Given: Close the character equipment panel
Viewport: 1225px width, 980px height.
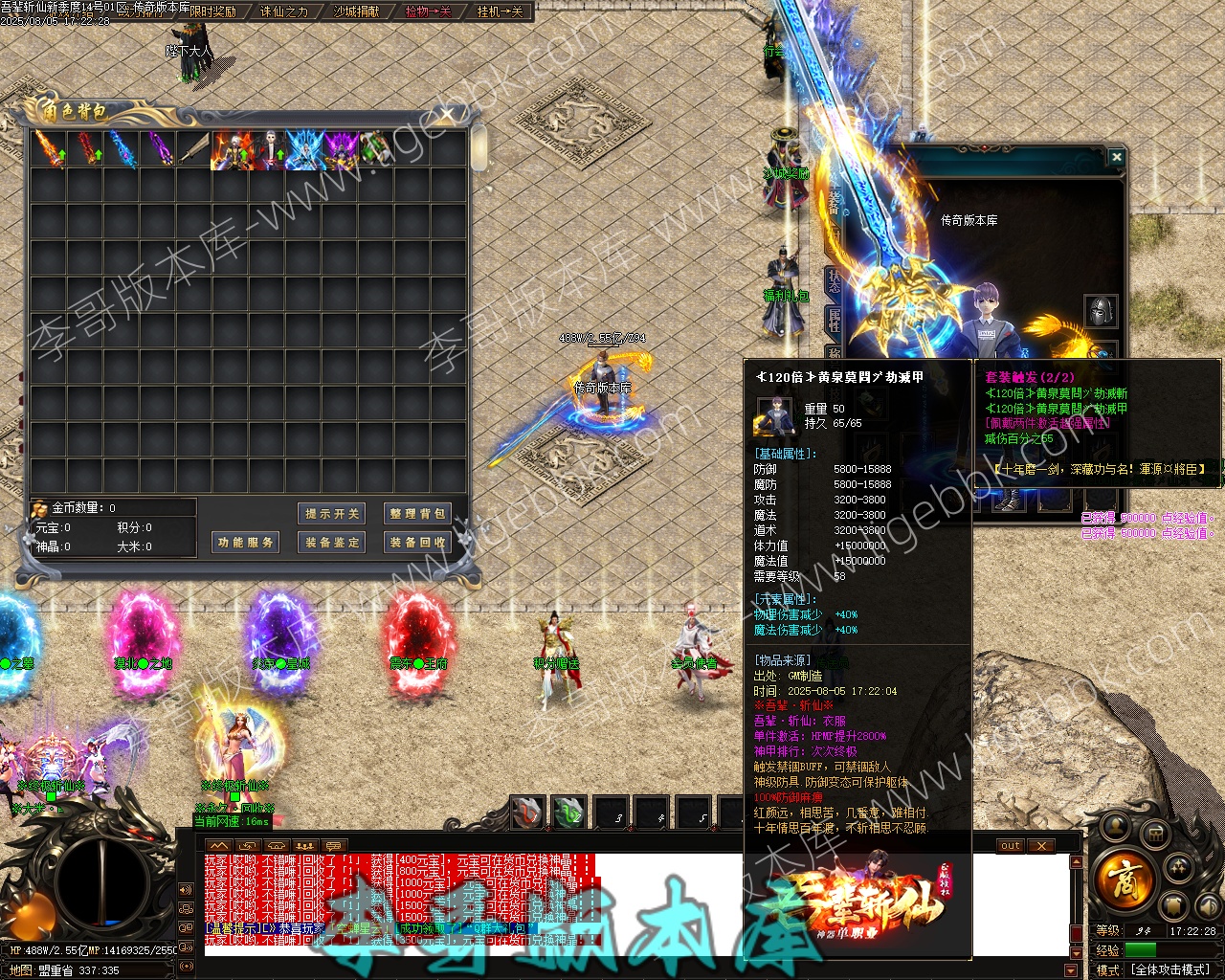Looking at the screenshot, I should pyautogui.click(x=1116, y=156).
